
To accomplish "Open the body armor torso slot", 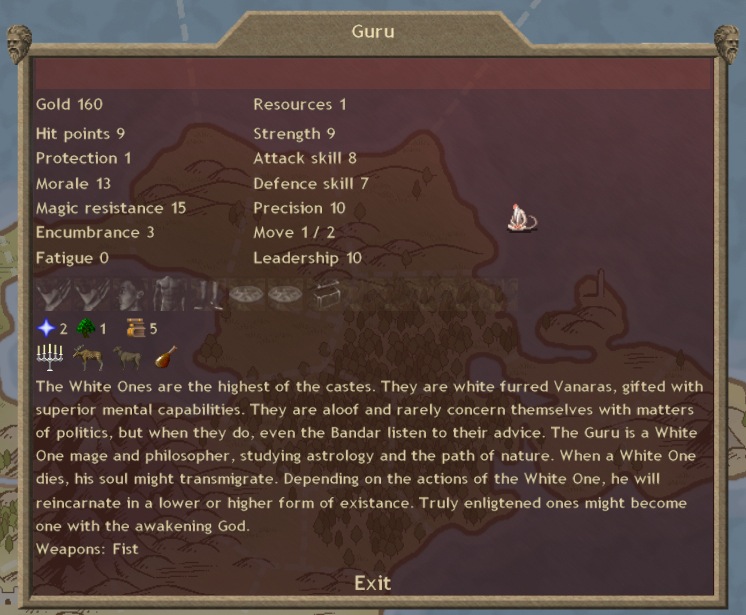I will coord(166,296).
